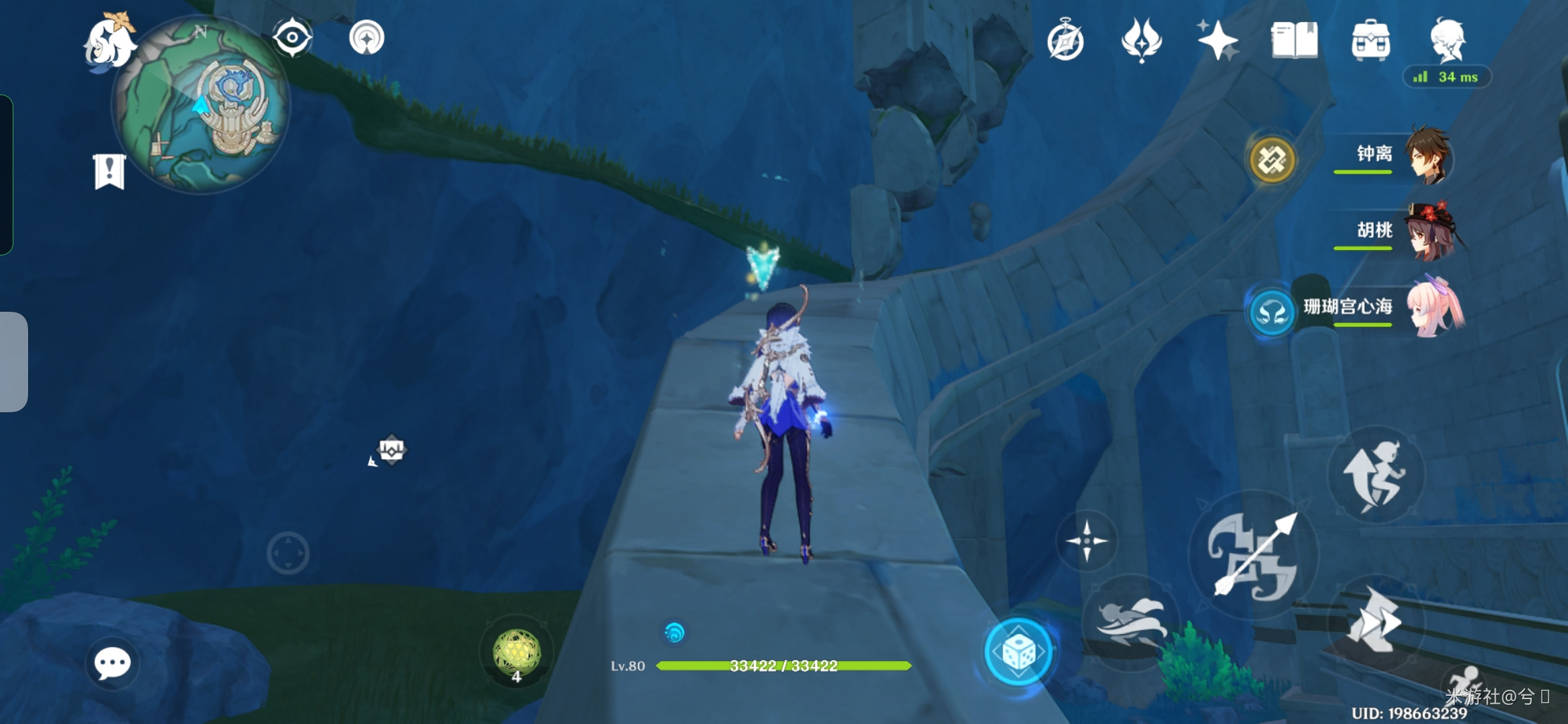Viewport: 1568px width, 724px height.
Task: Open the Battle Pass winged icon
Action: (x=1141, y=40)
